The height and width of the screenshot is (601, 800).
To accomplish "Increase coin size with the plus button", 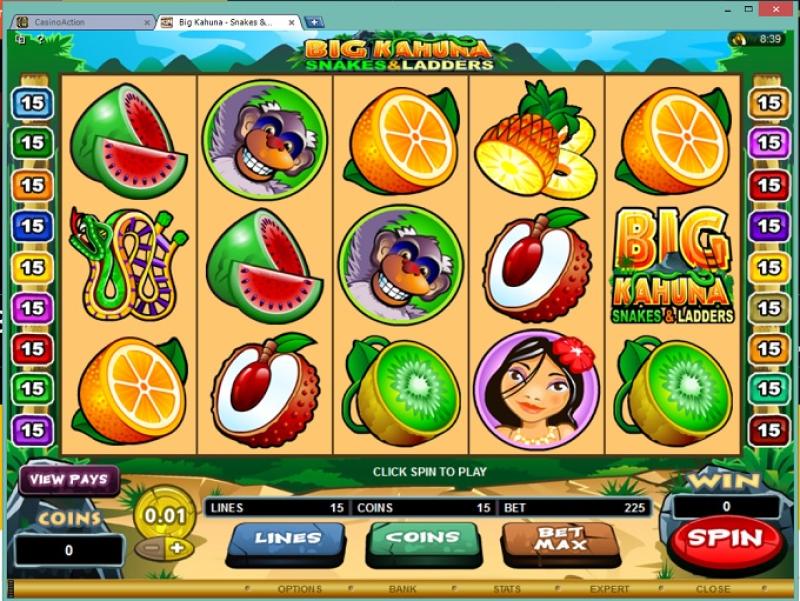I will tap(177, 548).
